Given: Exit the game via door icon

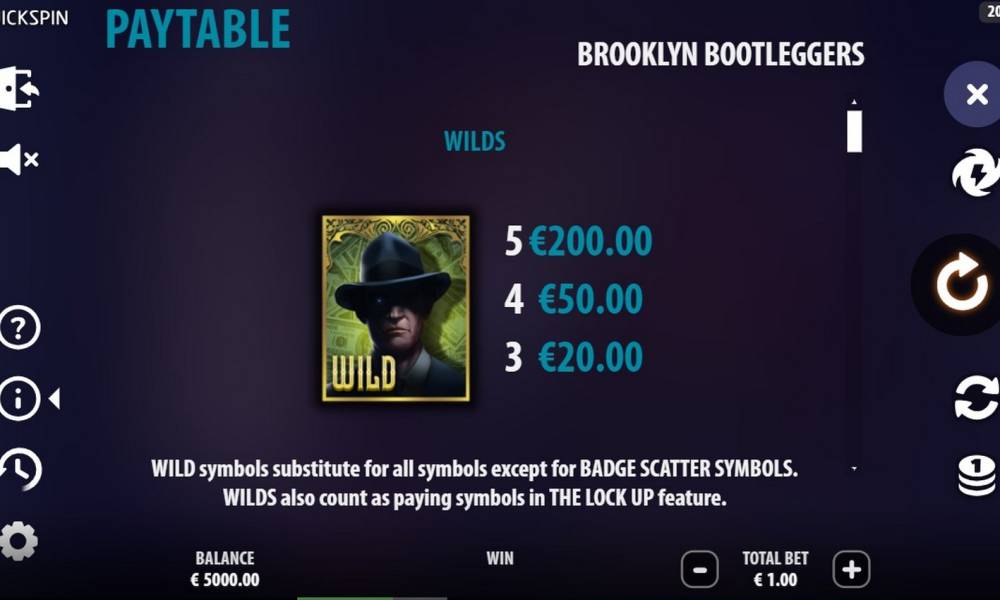Looking at the screenshot, I should pyautogui.click(x=19, y=89).
